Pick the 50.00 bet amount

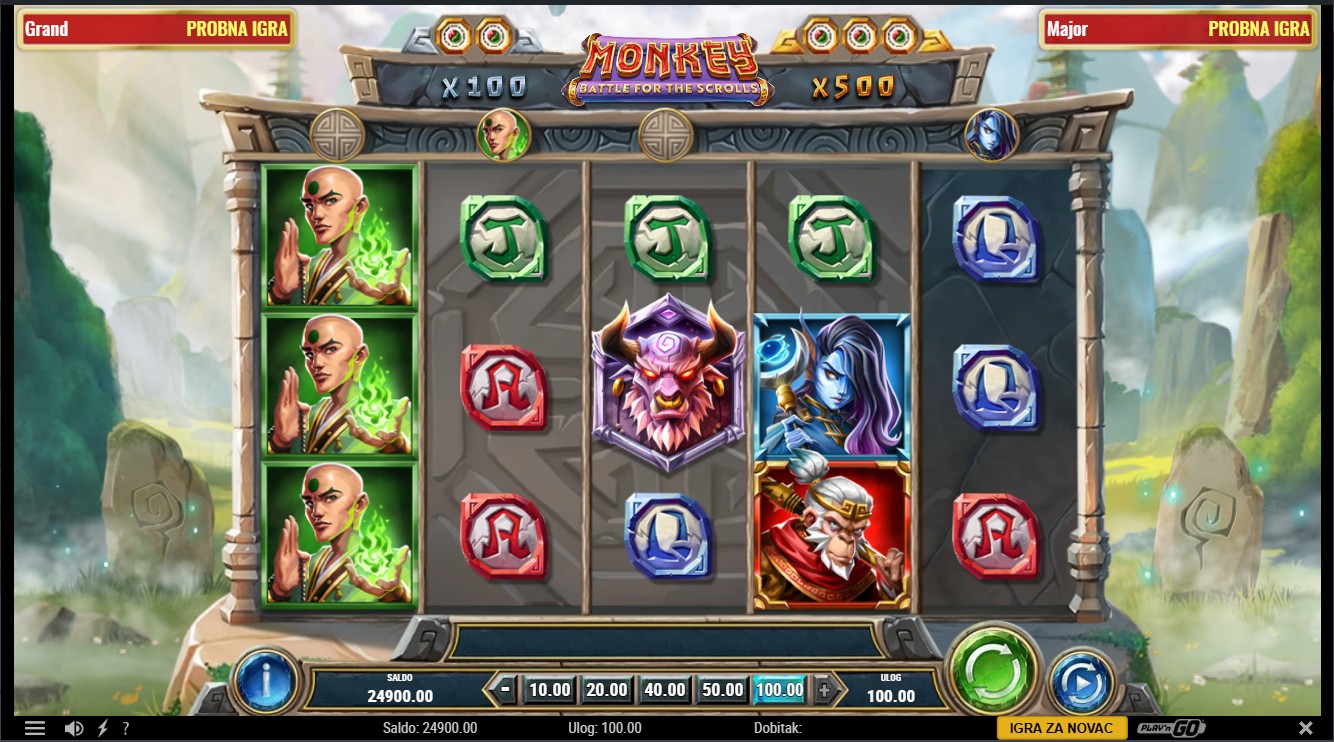coord(722,689)
